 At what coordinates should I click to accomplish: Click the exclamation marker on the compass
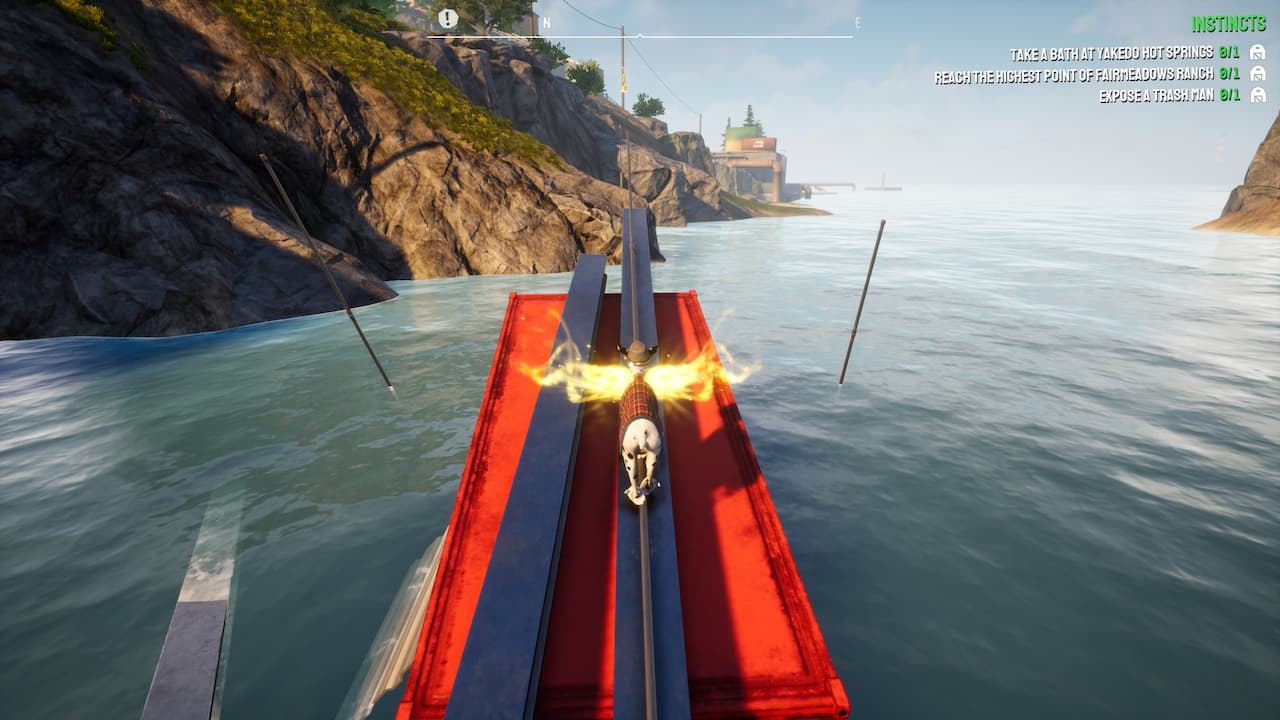(448, 19)
